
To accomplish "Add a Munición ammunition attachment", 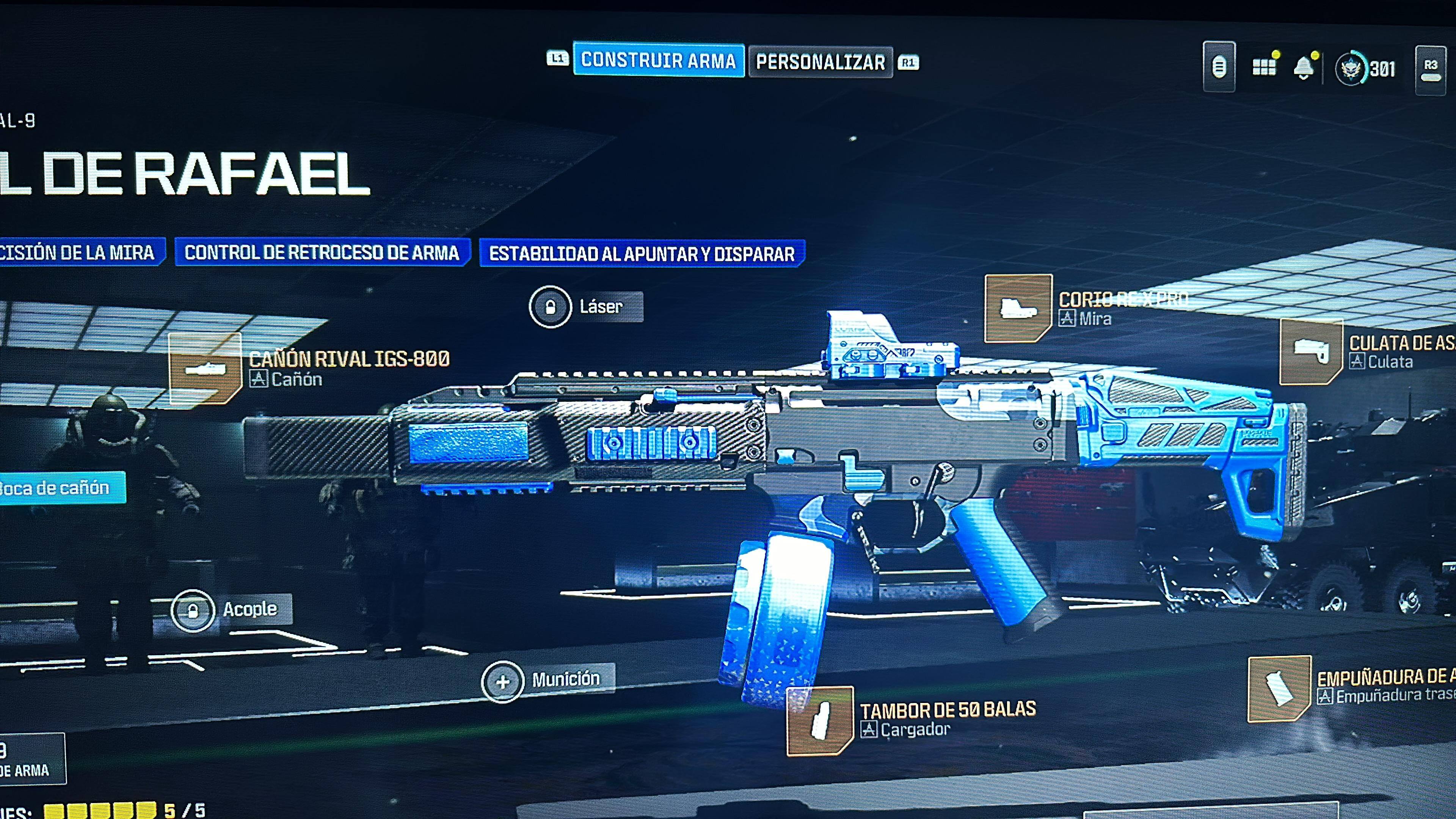I will [502, 682].
